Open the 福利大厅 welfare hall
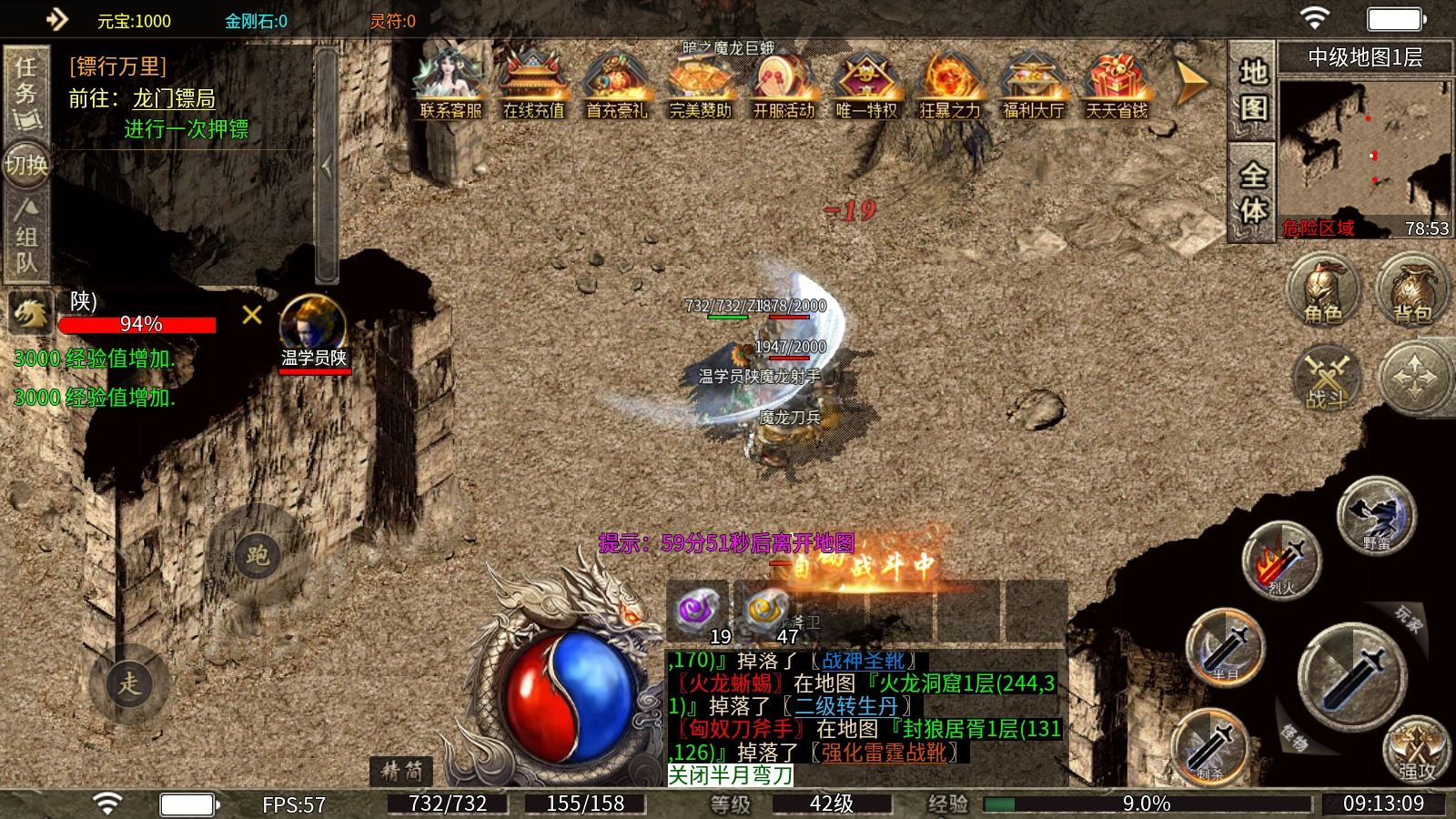The width and height of the screenshot is (1456, 819). 1033,85
